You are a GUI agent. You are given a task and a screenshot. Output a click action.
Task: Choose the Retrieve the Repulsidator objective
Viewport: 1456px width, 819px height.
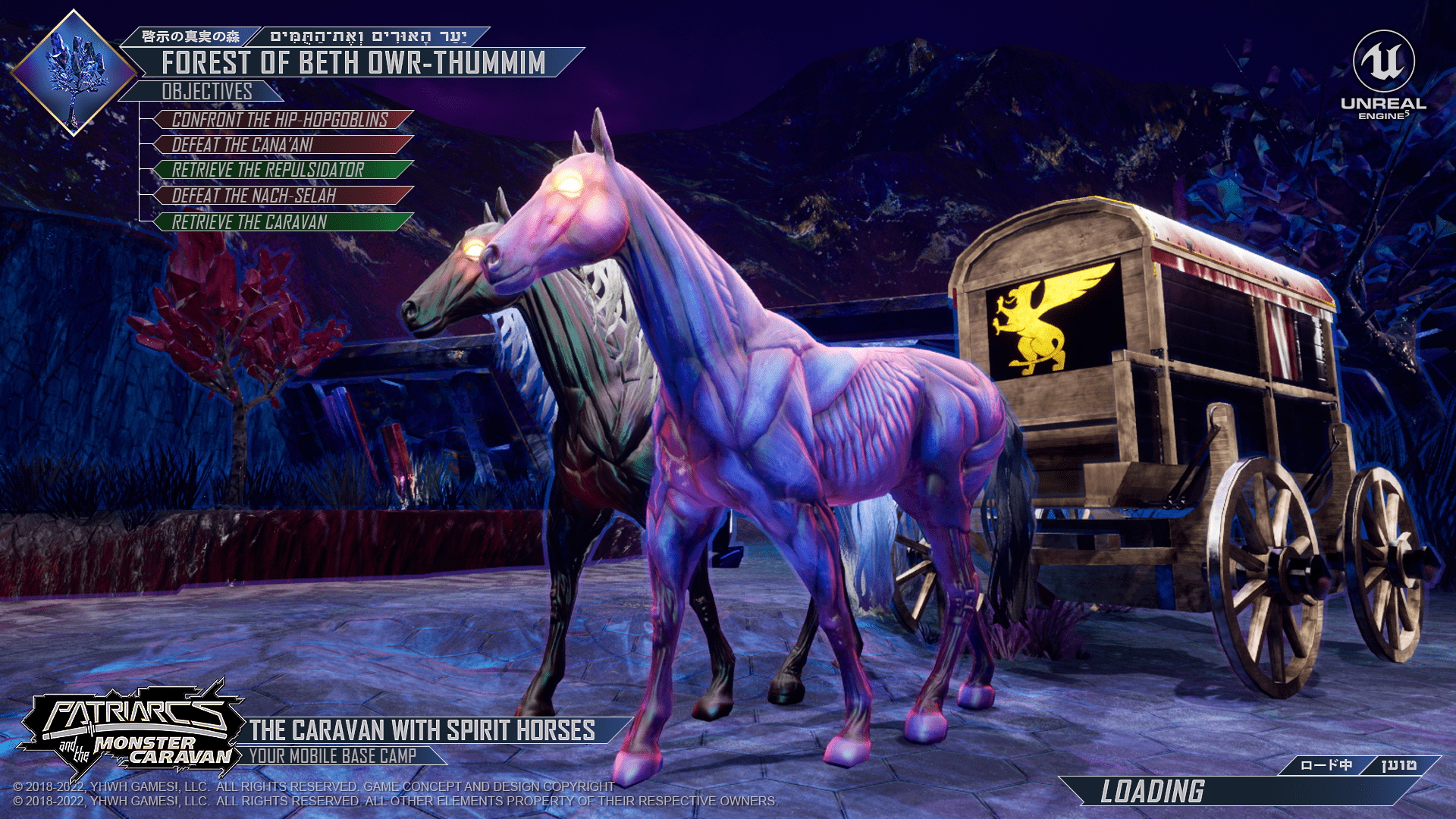tap(281, 170)
